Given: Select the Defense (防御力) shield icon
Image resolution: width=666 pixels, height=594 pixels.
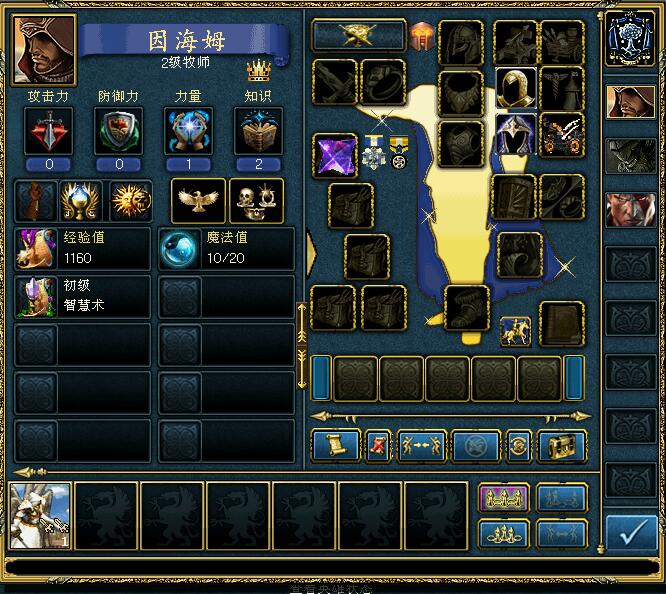Looking at the screenshot, I should [x=119, y=131].
